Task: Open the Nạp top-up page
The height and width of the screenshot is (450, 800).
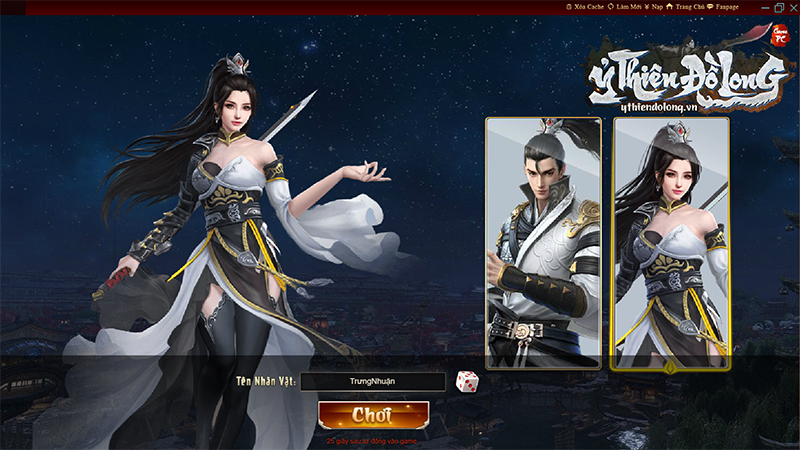Action: coord(654,6)
